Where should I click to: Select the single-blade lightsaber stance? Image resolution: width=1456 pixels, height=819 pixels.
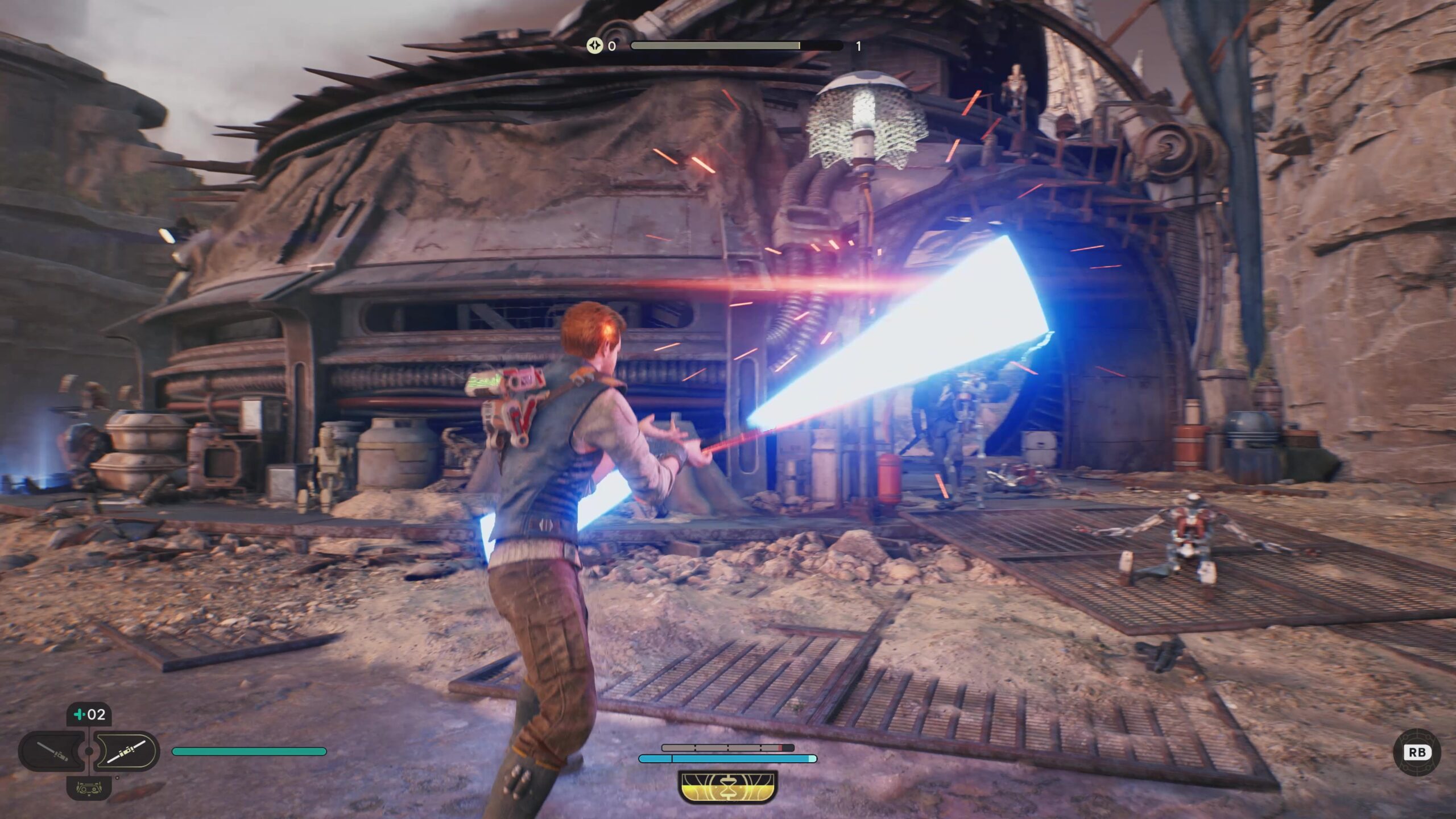(x=51, y=751)
